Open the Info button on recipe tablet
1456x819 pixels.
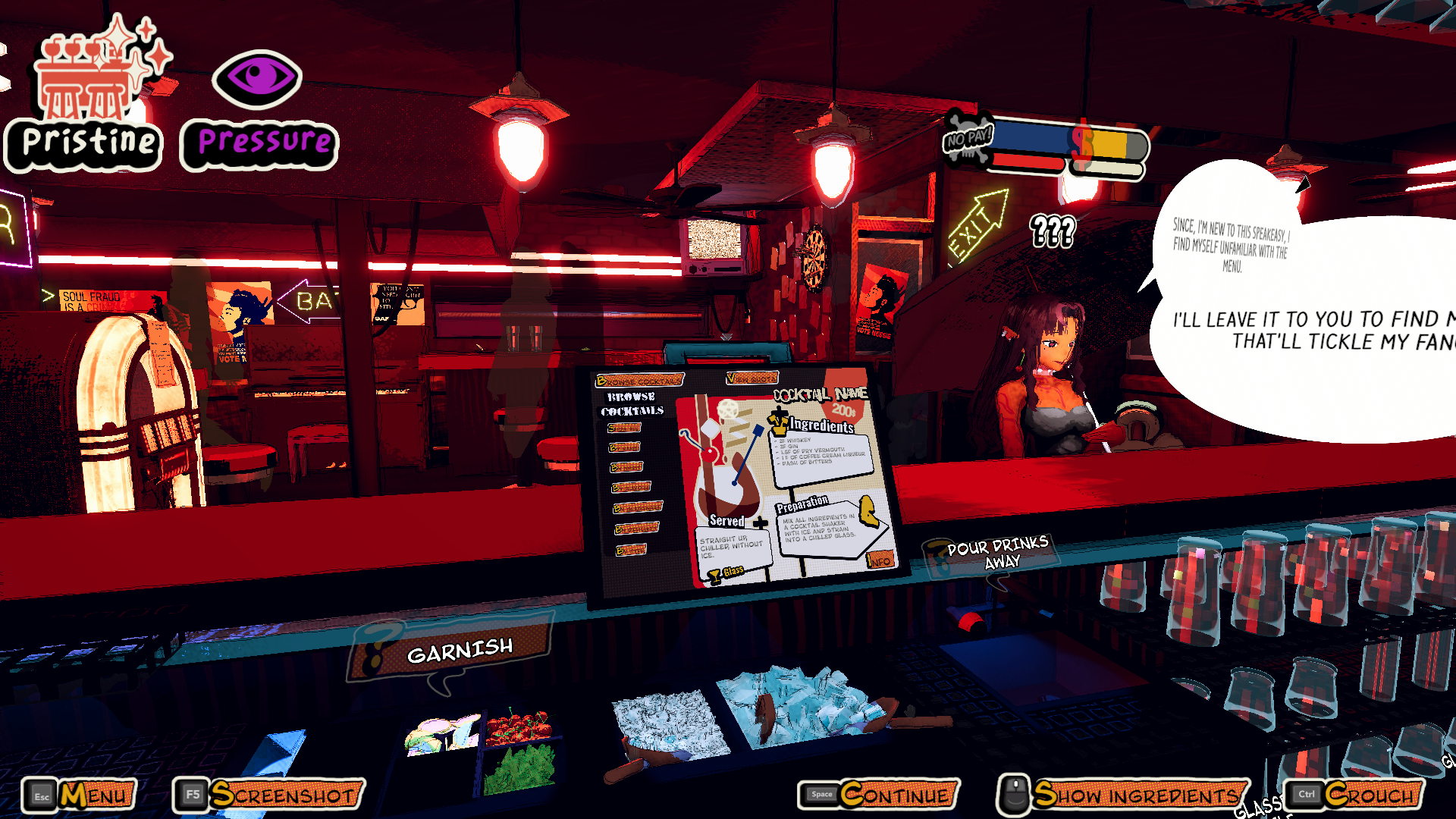[x=880, y=560]
